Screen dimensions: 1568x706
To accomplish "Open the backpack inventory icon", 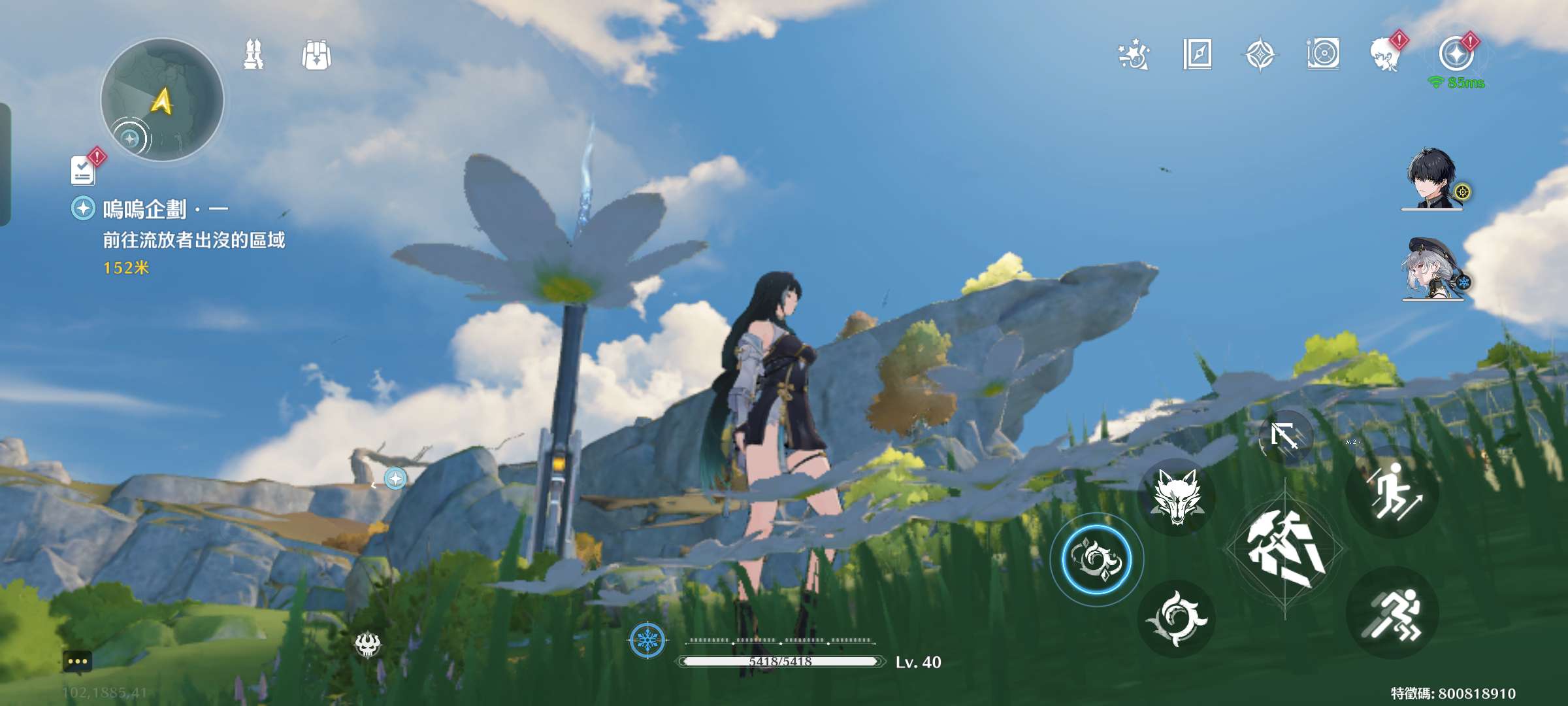I will [x=316, y=55].
